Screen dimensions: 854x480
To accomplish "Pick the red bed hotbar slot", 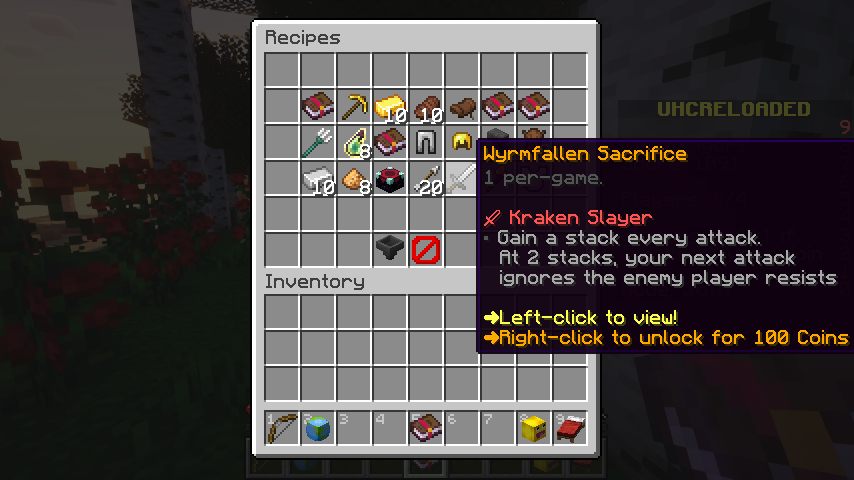I will point(570,428).
